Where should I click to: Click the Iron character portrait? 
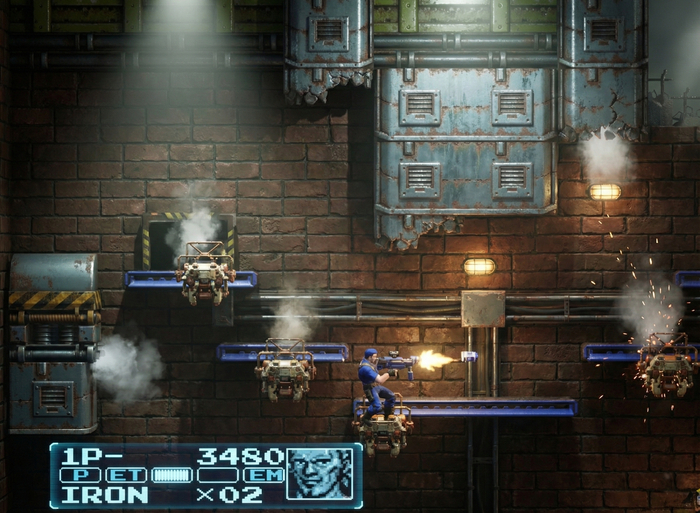(320, 474)
